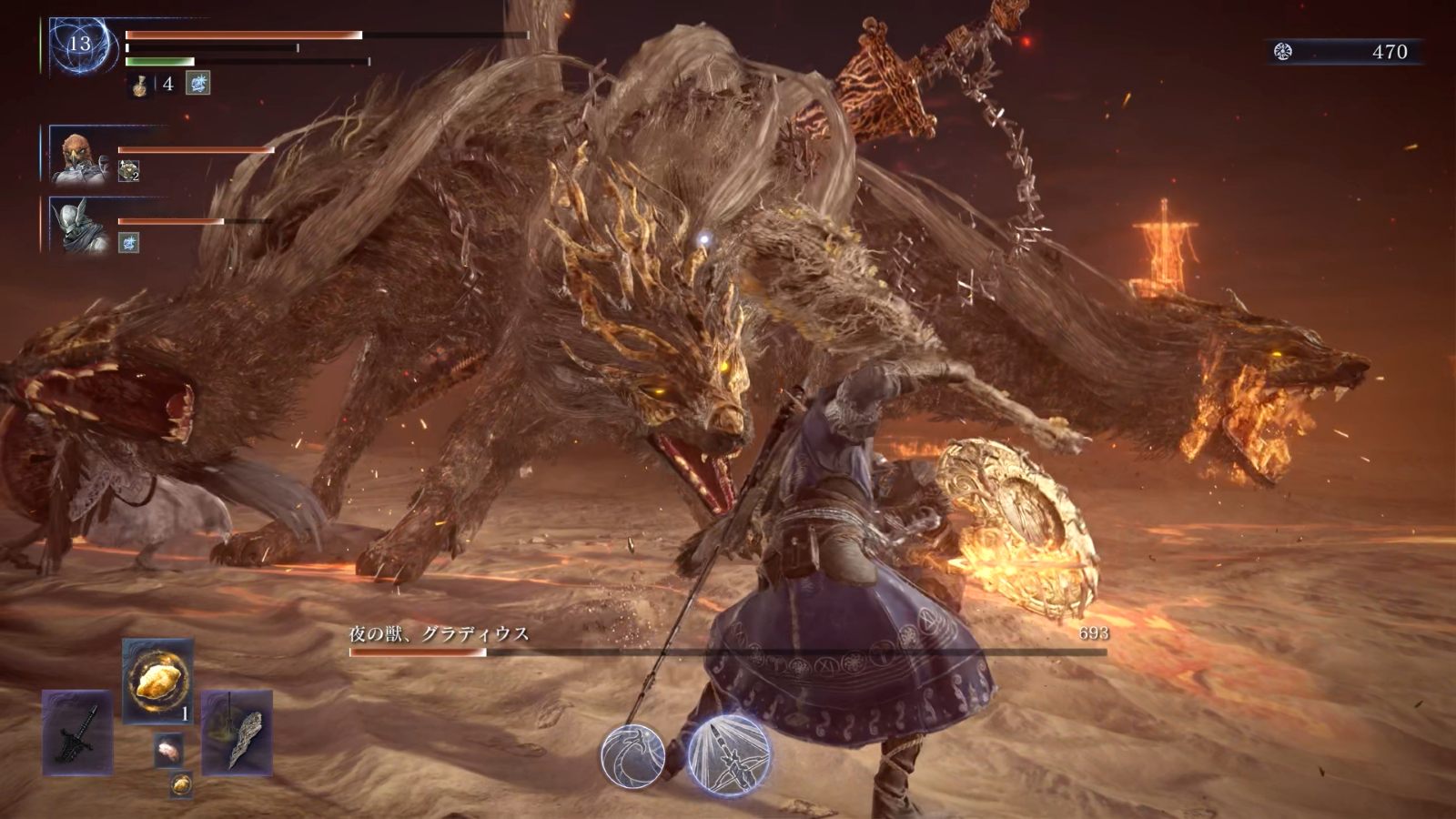
Task: Click the healing flask icon
Action: point(141,85)
